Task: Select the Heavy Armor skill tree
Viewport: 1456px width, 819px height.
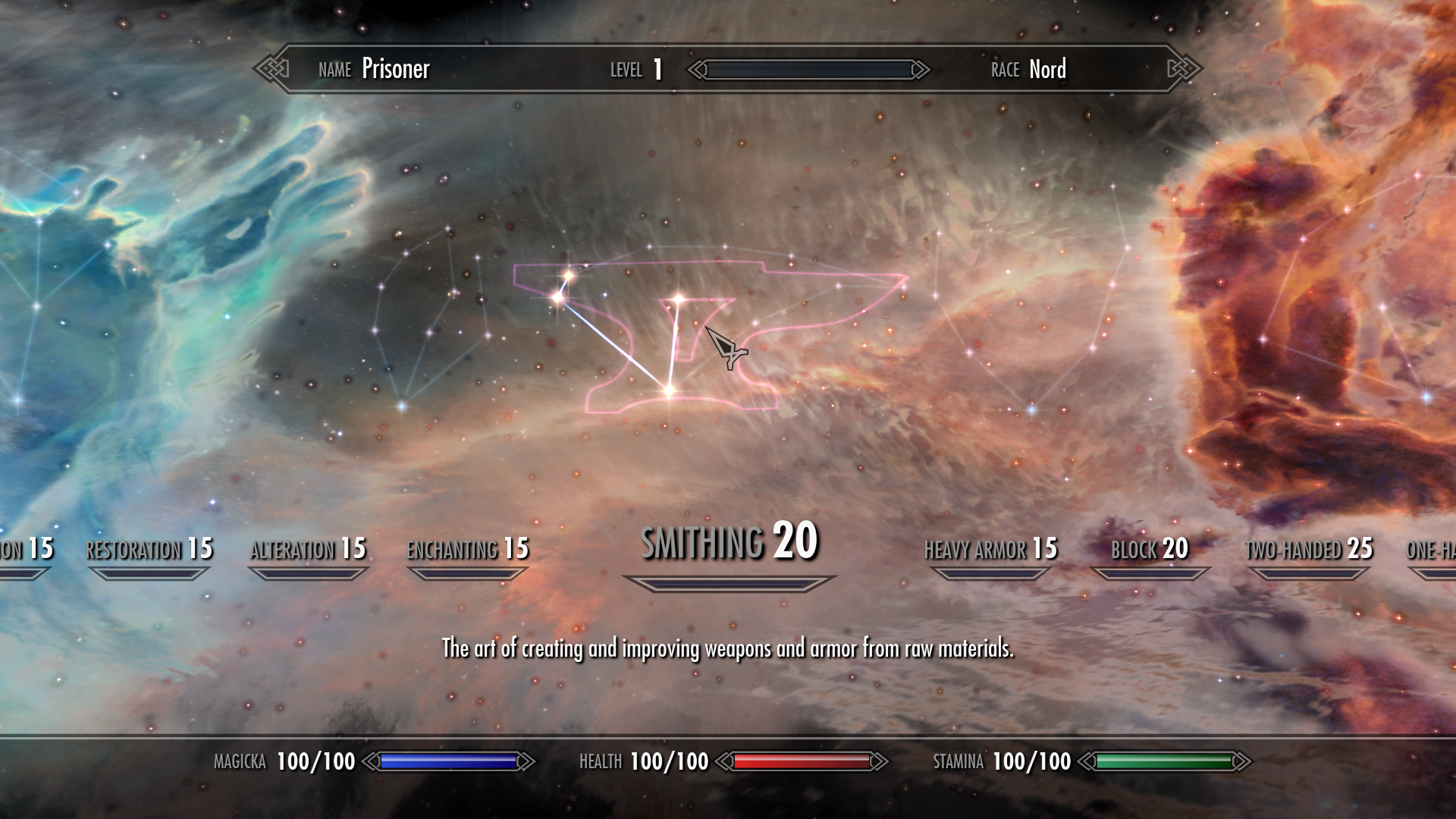Action: [x=990, y=548]
